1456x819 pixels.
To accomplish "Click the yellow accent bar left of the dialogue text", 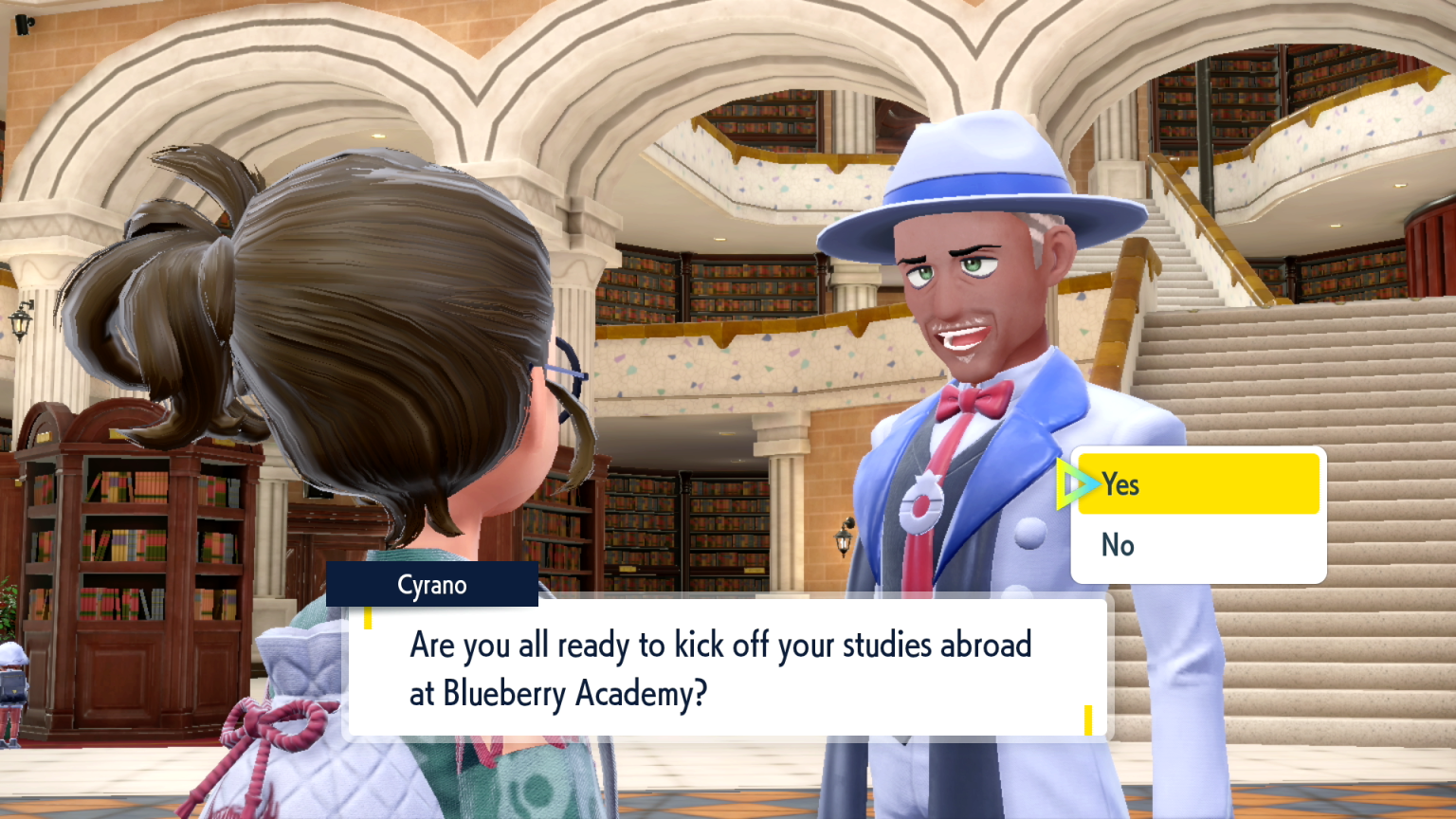I will (x=368, y=617).
